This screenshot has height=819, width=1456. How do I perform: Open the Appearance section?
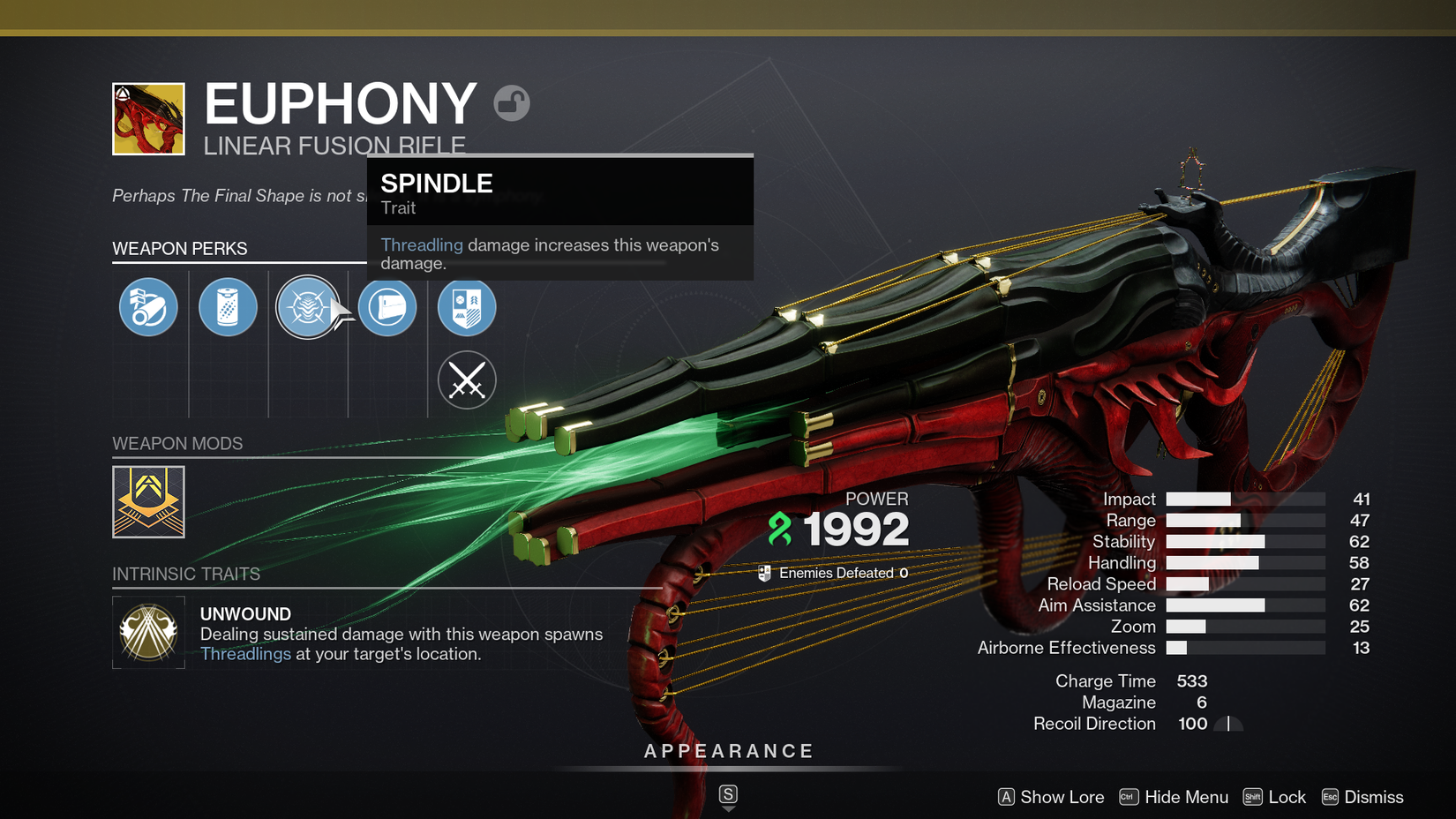tap(729, 752)
